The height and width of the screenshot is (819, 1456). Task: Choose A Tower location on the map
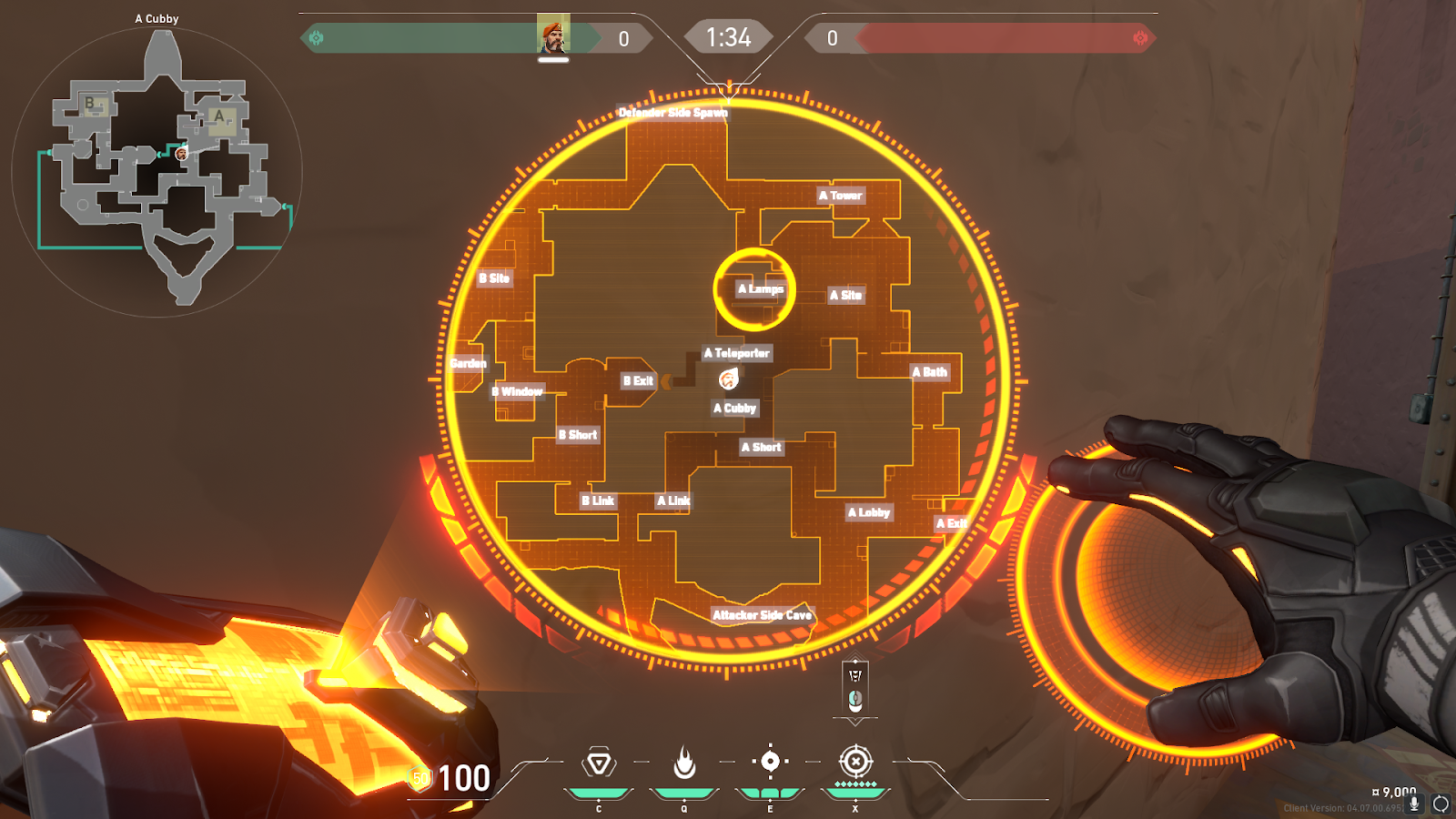840,196
